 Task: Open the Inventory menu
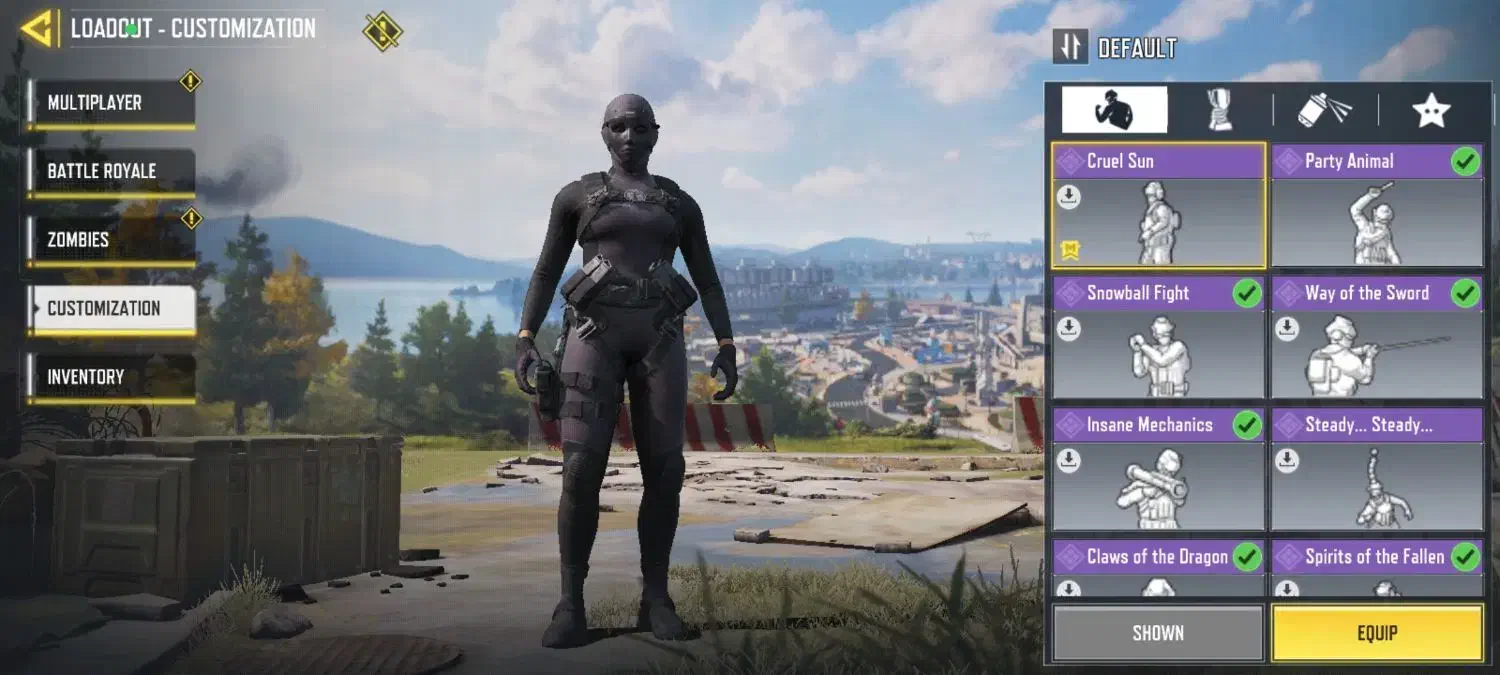[110, 377]
